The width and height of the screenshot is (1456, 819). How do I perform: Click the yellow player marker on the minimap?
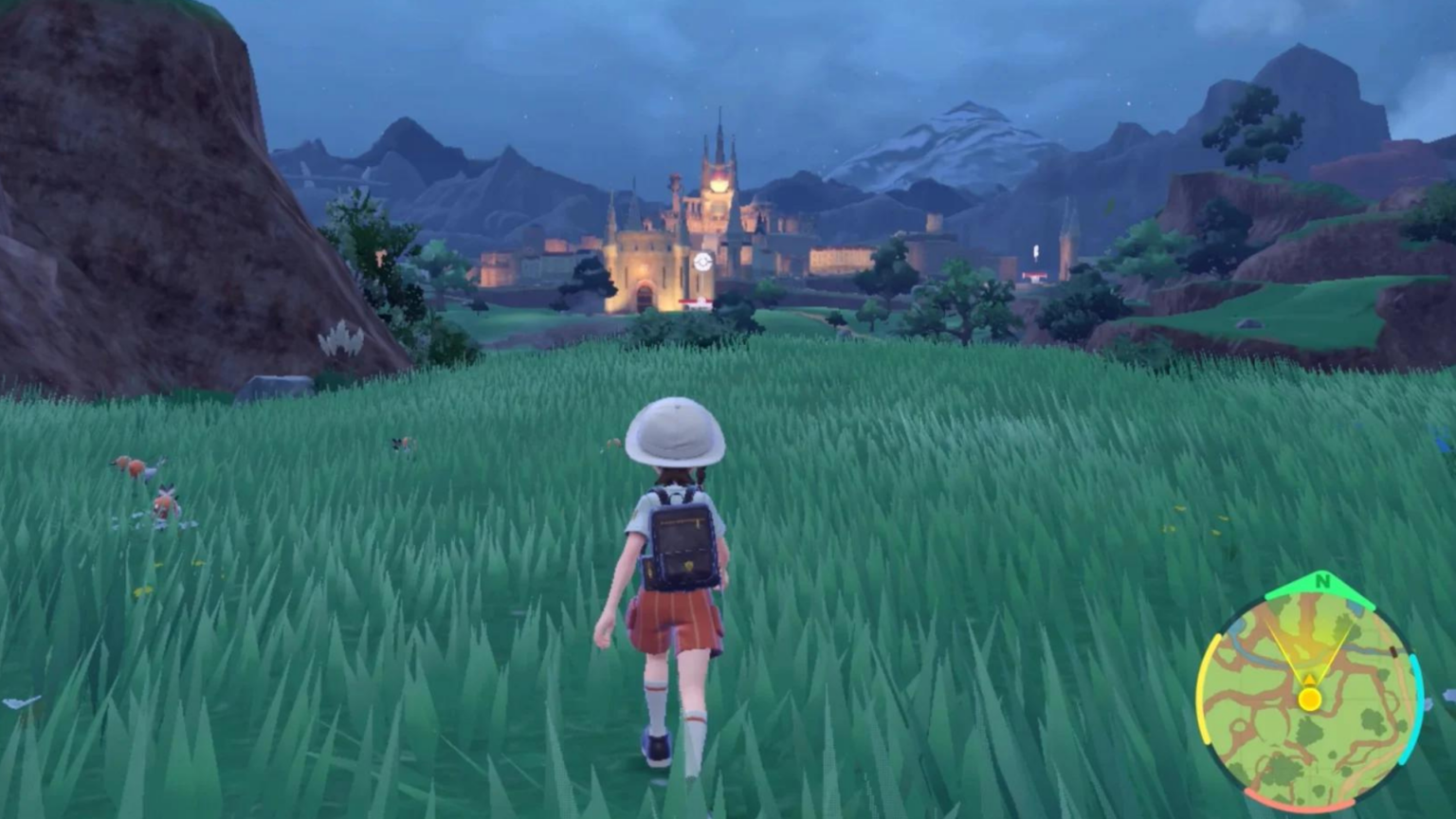click(1310, 698)
